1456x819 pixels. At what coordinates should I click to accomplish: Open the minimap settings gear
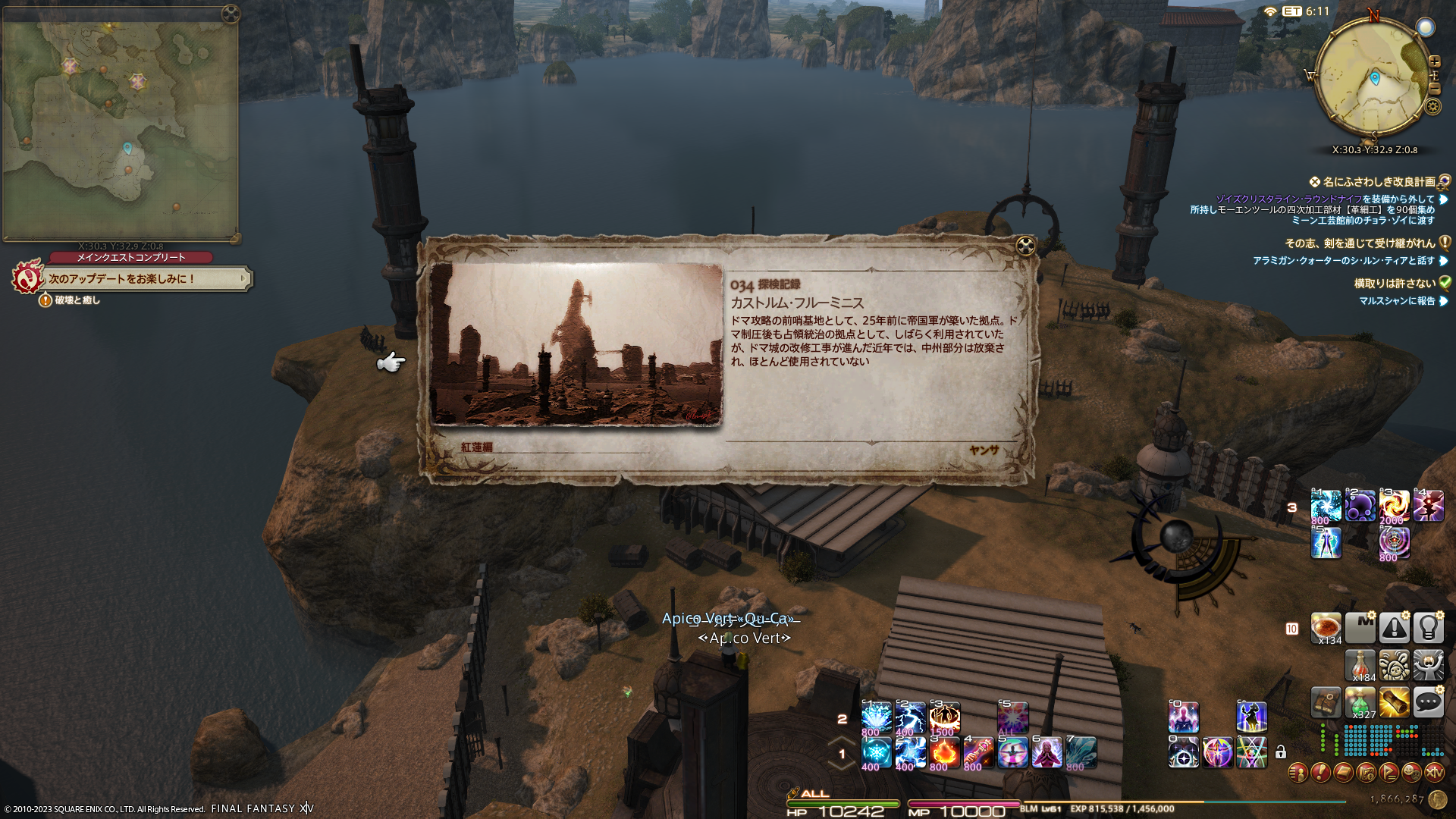click(1432, 106)
